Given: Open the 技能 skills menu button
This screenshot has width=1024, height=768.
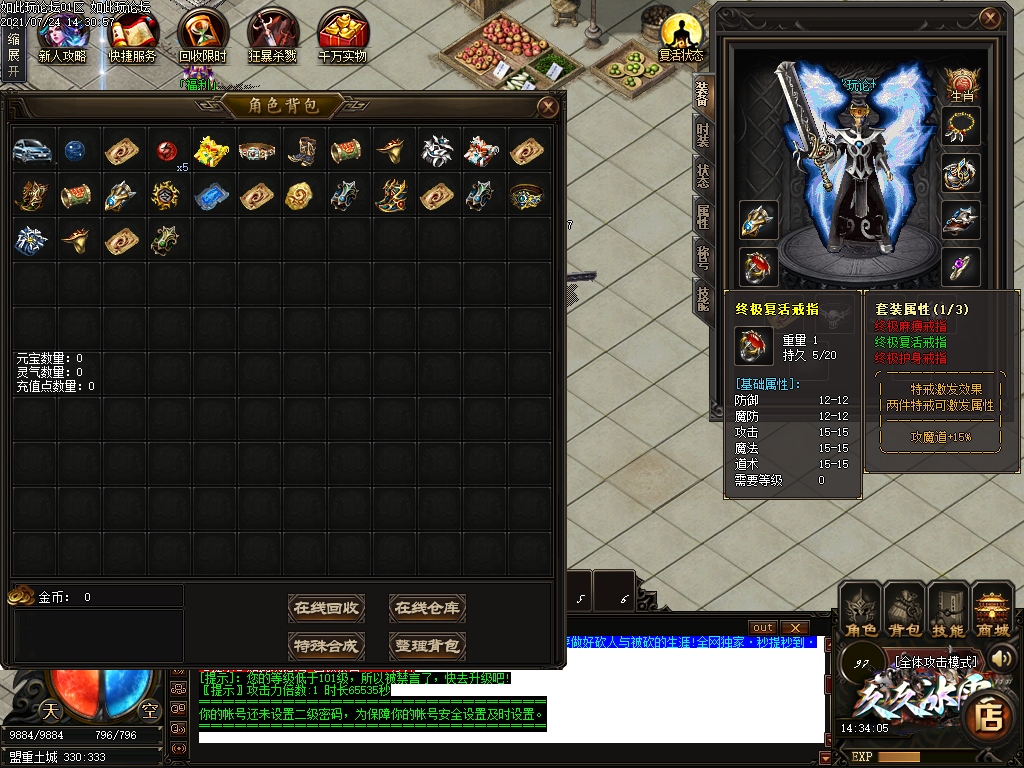Looking at the screenshot, I should pos(948,611).
